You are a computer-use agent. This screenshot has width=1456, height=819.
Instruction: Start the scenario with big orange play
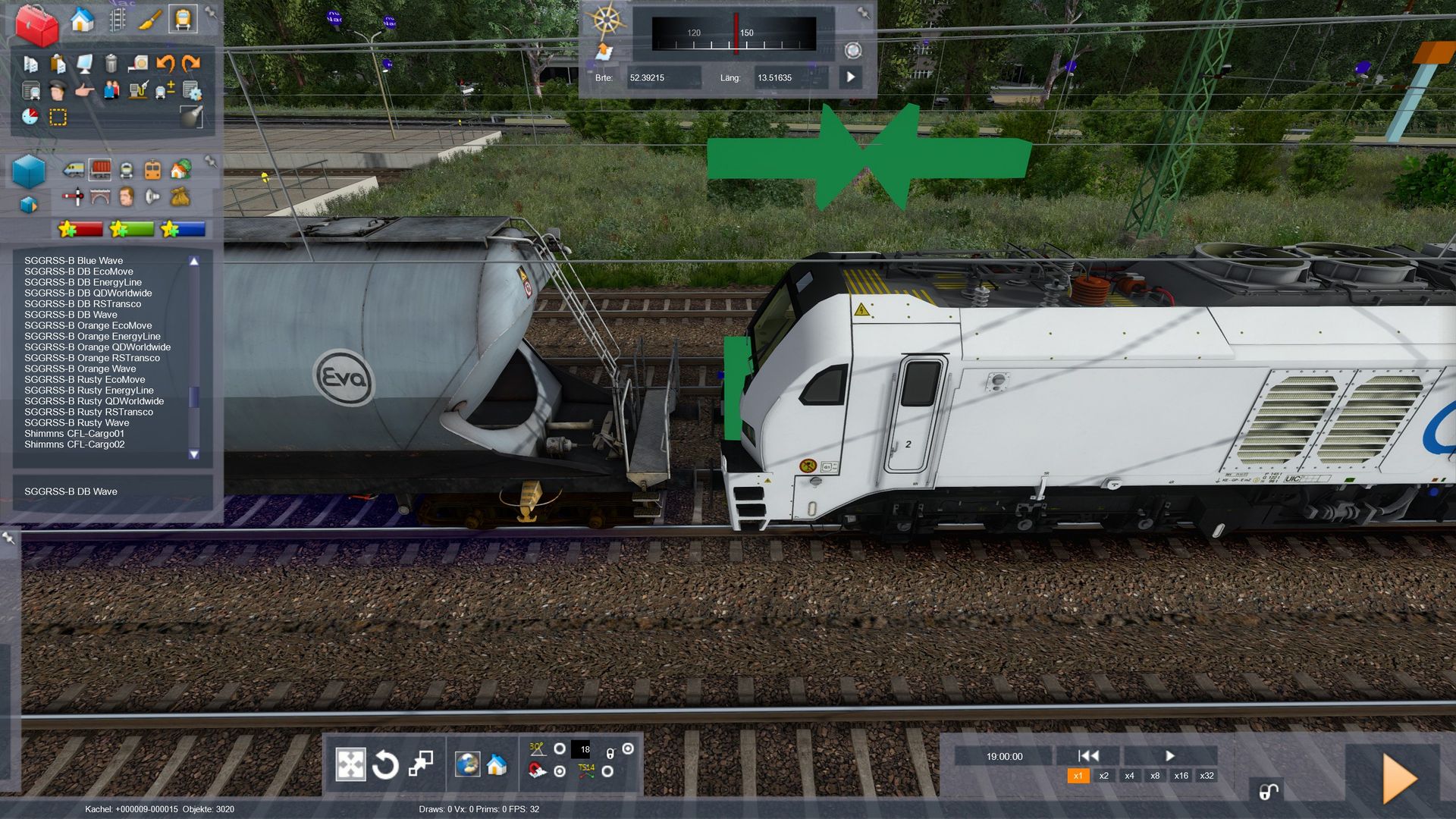click(x=1399, y=779)
